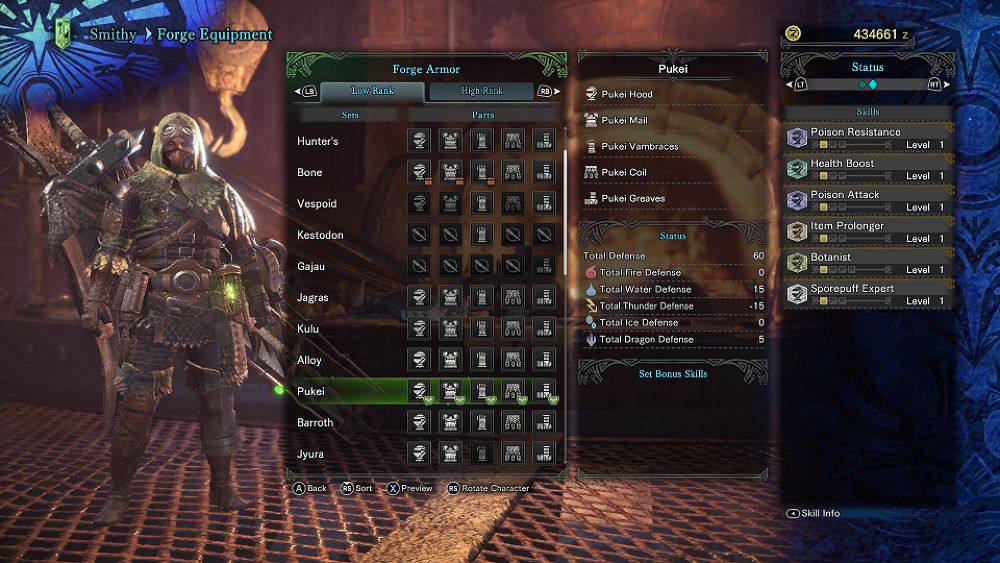
Task: Choose the Hunter's armor set row
Action: (x=318, y=141)
